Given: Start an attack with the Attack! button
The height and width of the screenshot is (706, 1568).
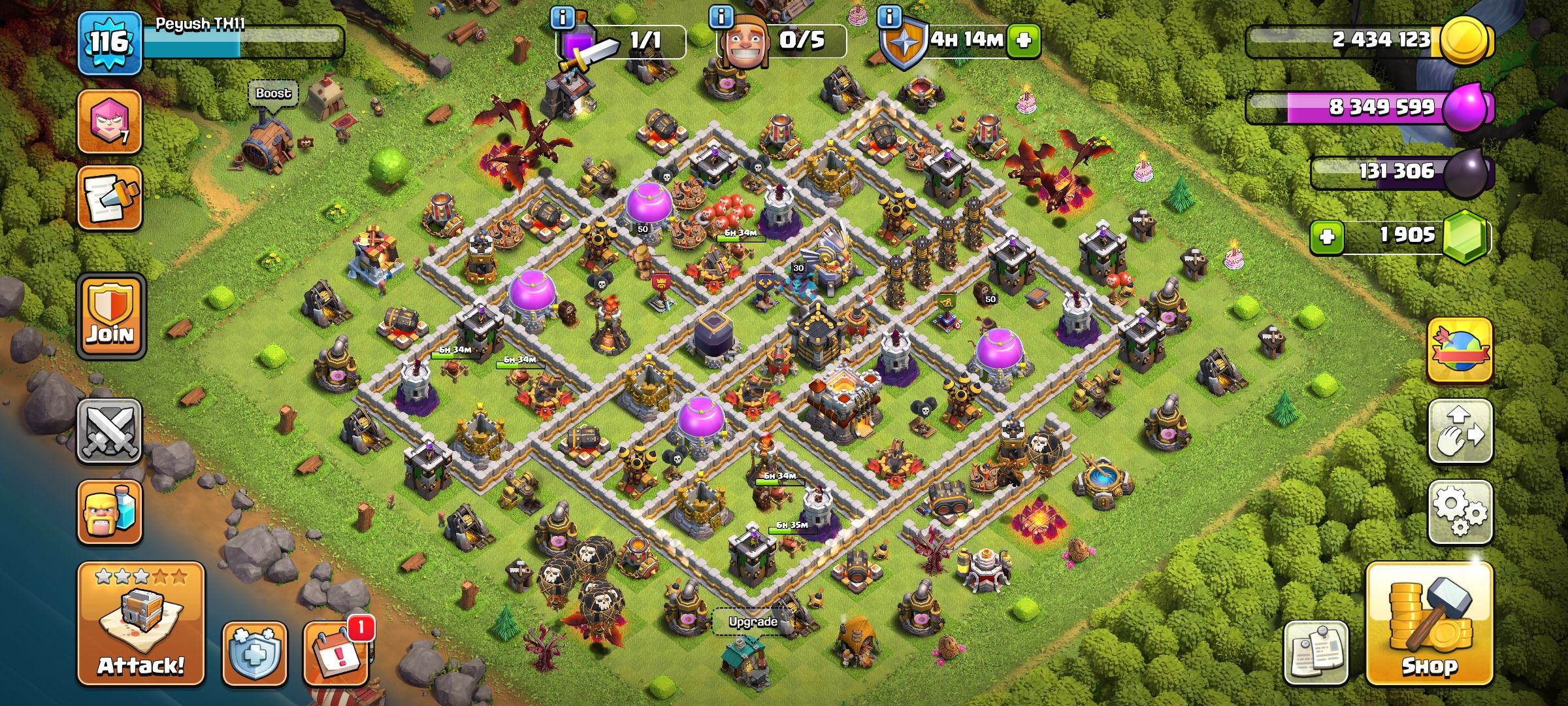Looking at the screenshot, I should 141,624.
